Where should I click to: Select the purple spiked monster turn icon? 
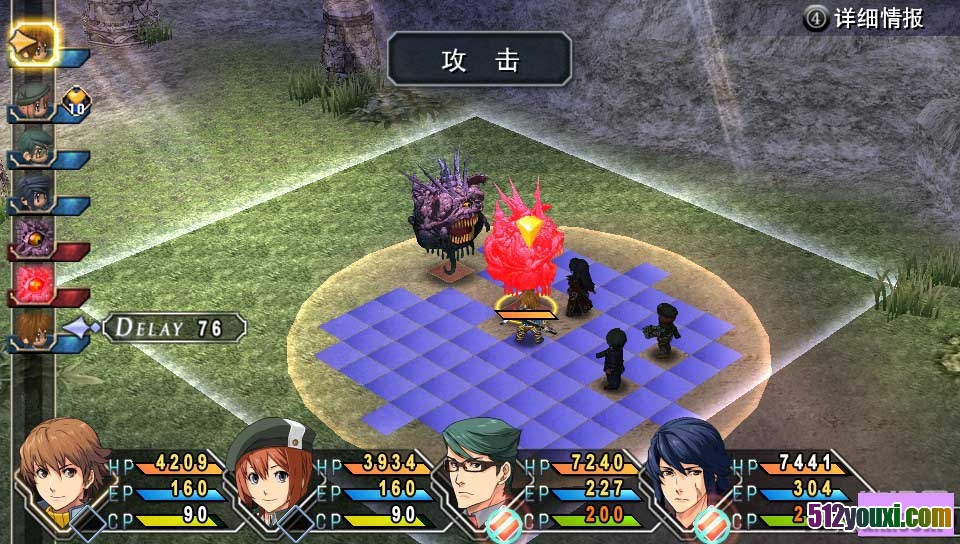coord(33,238)
